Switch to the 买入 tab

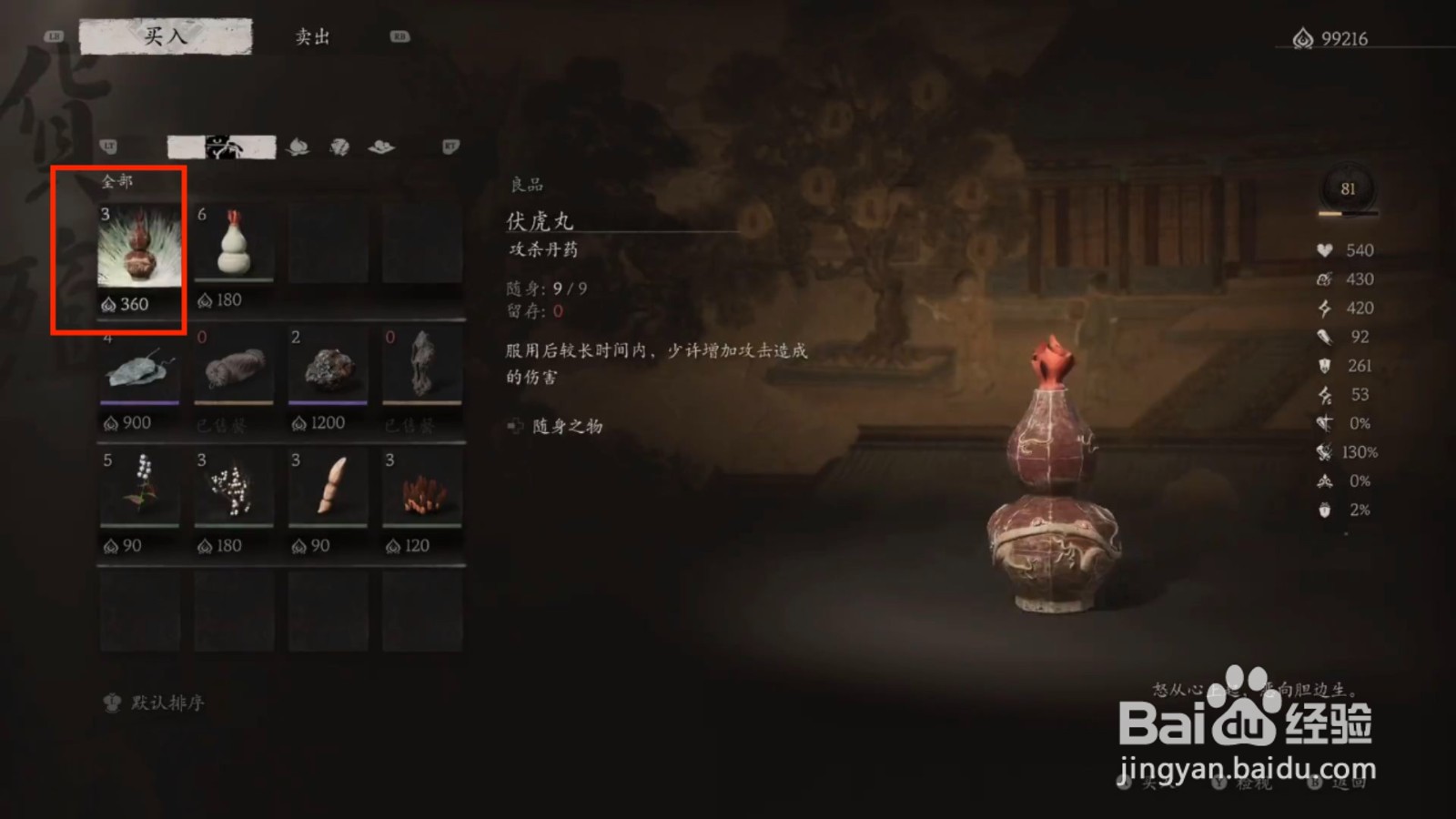(166, 35)
